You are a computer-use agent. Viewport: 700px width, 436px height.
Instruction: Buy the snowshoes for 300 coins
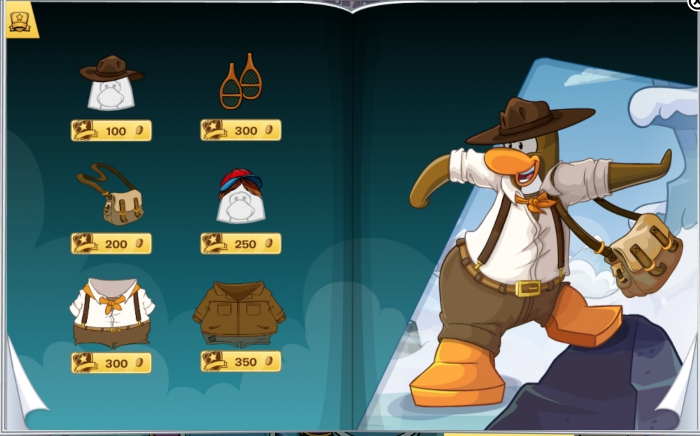click(240, 131)
